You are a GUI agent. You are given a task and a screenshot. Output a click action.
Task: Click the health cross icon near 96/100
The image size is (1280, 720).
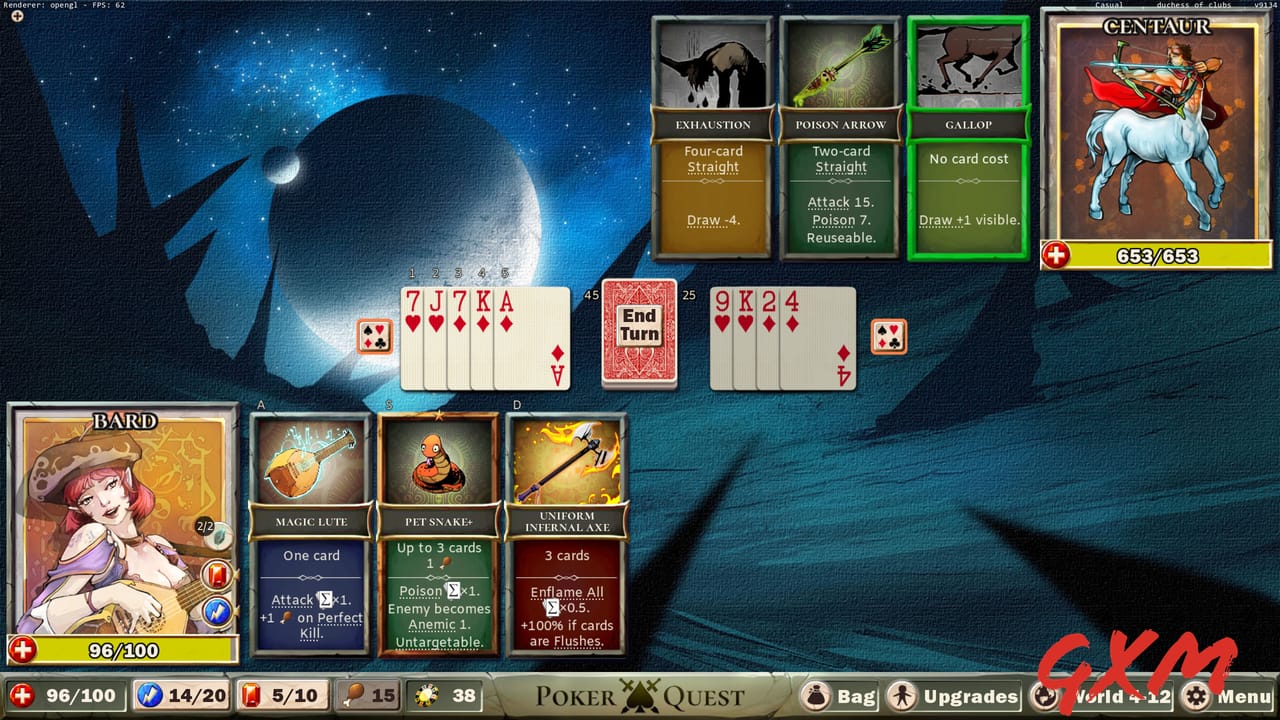(x=23, y=696)
